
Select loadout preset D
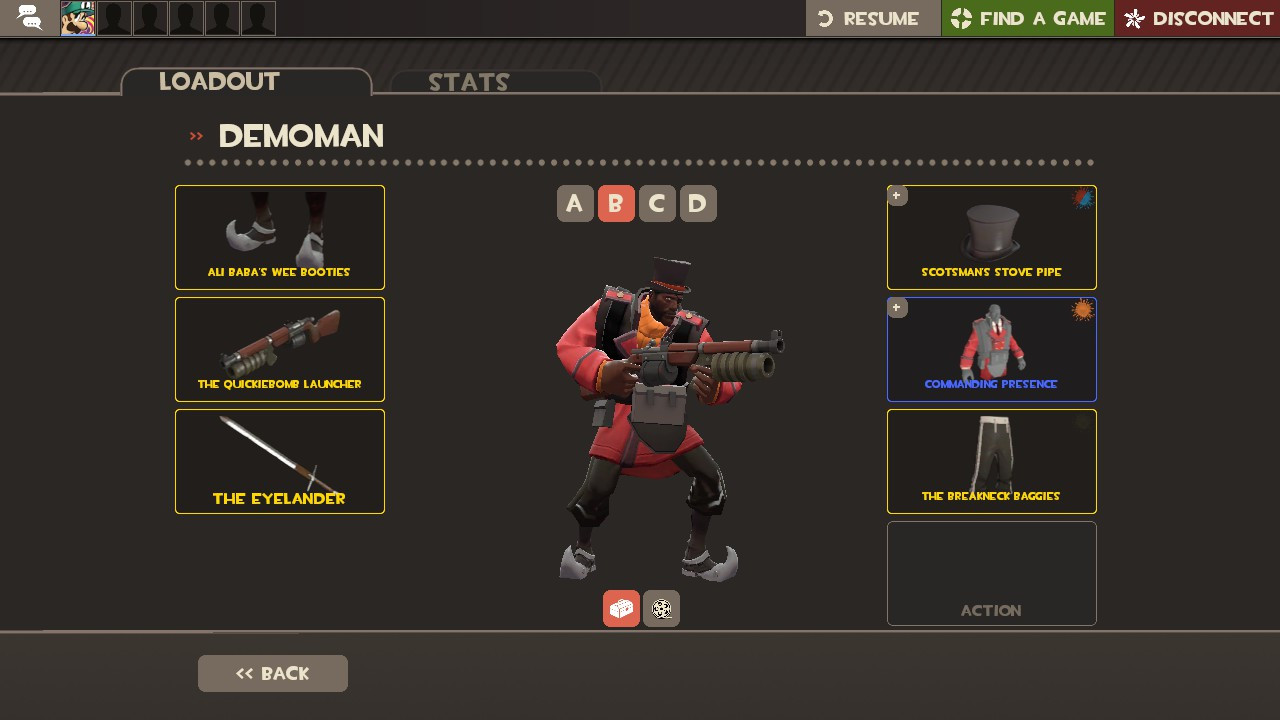pos(698,203)
